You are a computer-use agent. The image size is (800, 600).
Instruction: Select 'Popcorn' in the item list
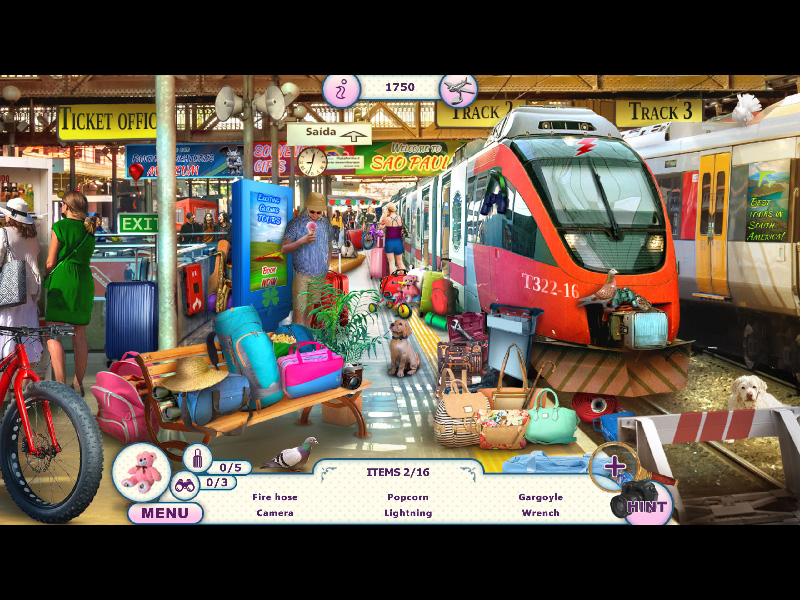pos(408,497)
